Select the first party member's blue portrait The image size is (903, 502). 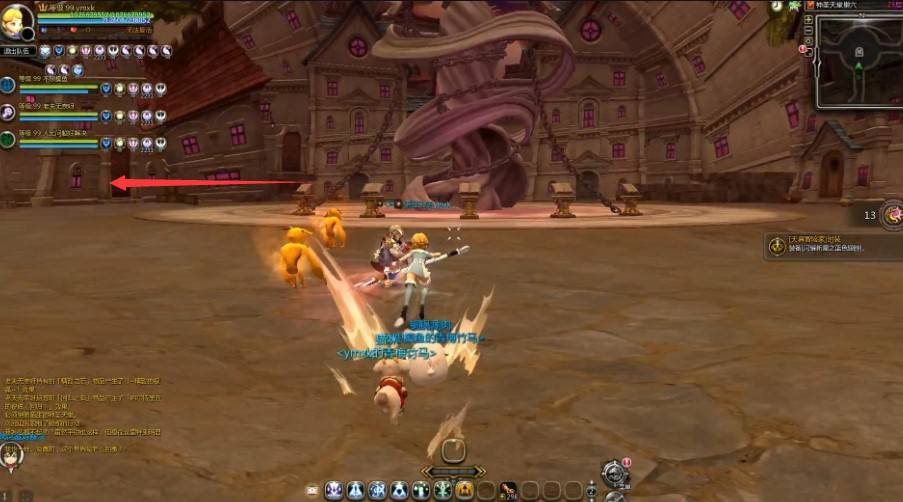(x=8, y=86)
